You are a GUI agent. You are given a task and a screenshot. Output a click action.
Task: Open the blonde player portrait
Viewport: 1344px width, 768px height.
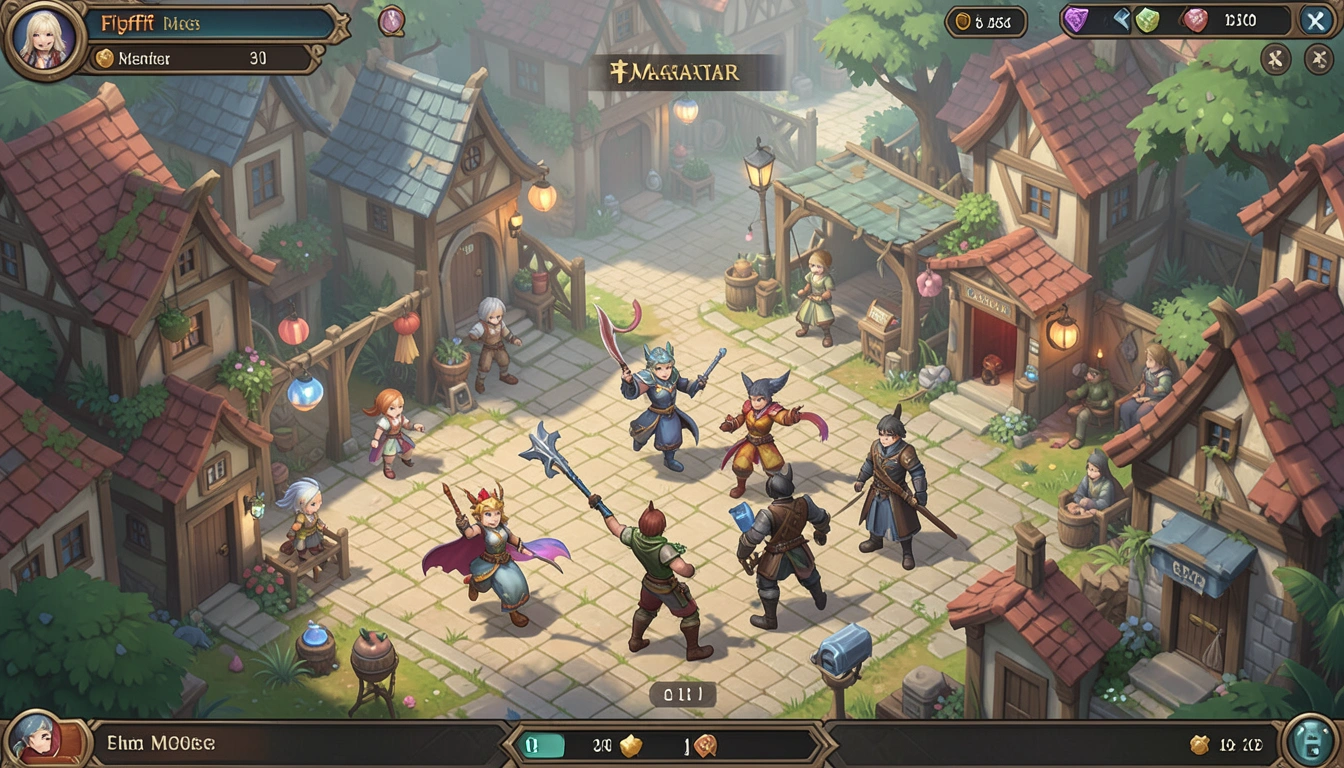click(43, 39)
